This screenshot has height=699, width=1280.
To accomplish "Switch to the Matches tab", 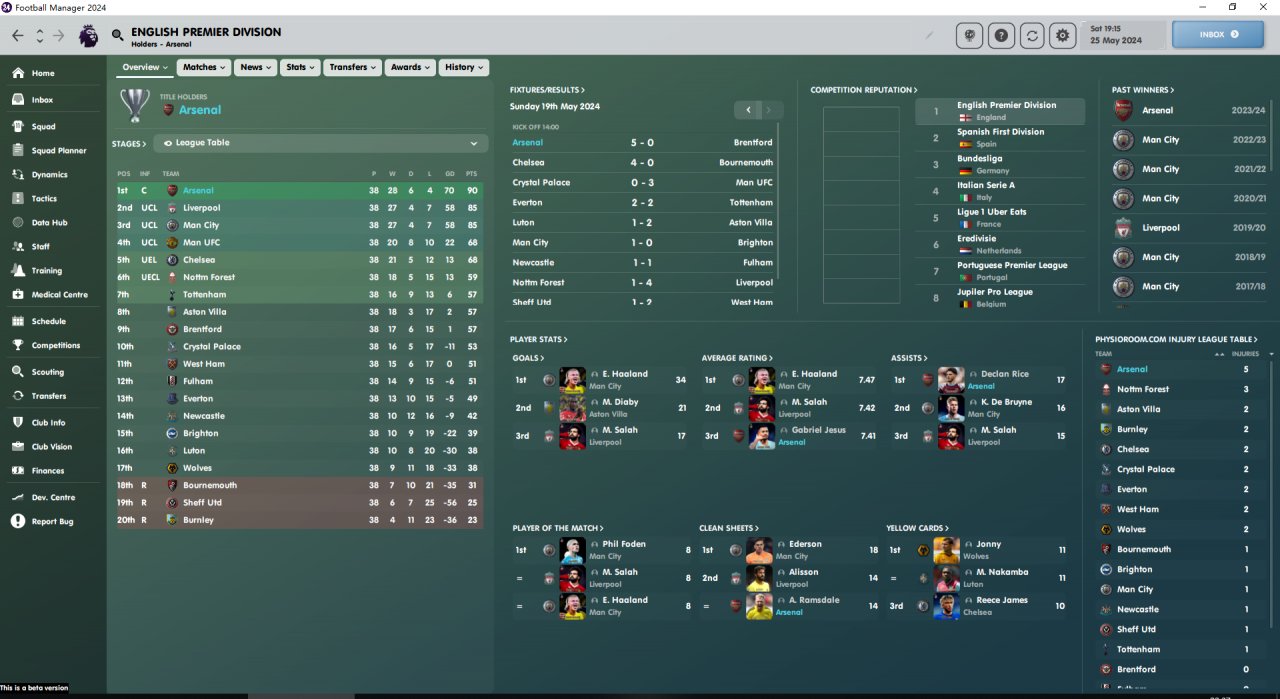I will point(204,67).
